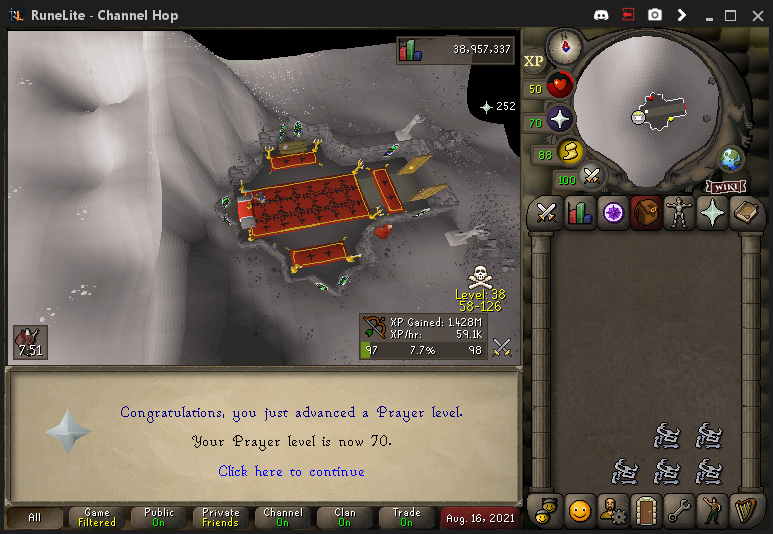773x534 pixels.
Task: Show the Worn Equipment tab
Action: pyautogui.click(x=679, y=212)
